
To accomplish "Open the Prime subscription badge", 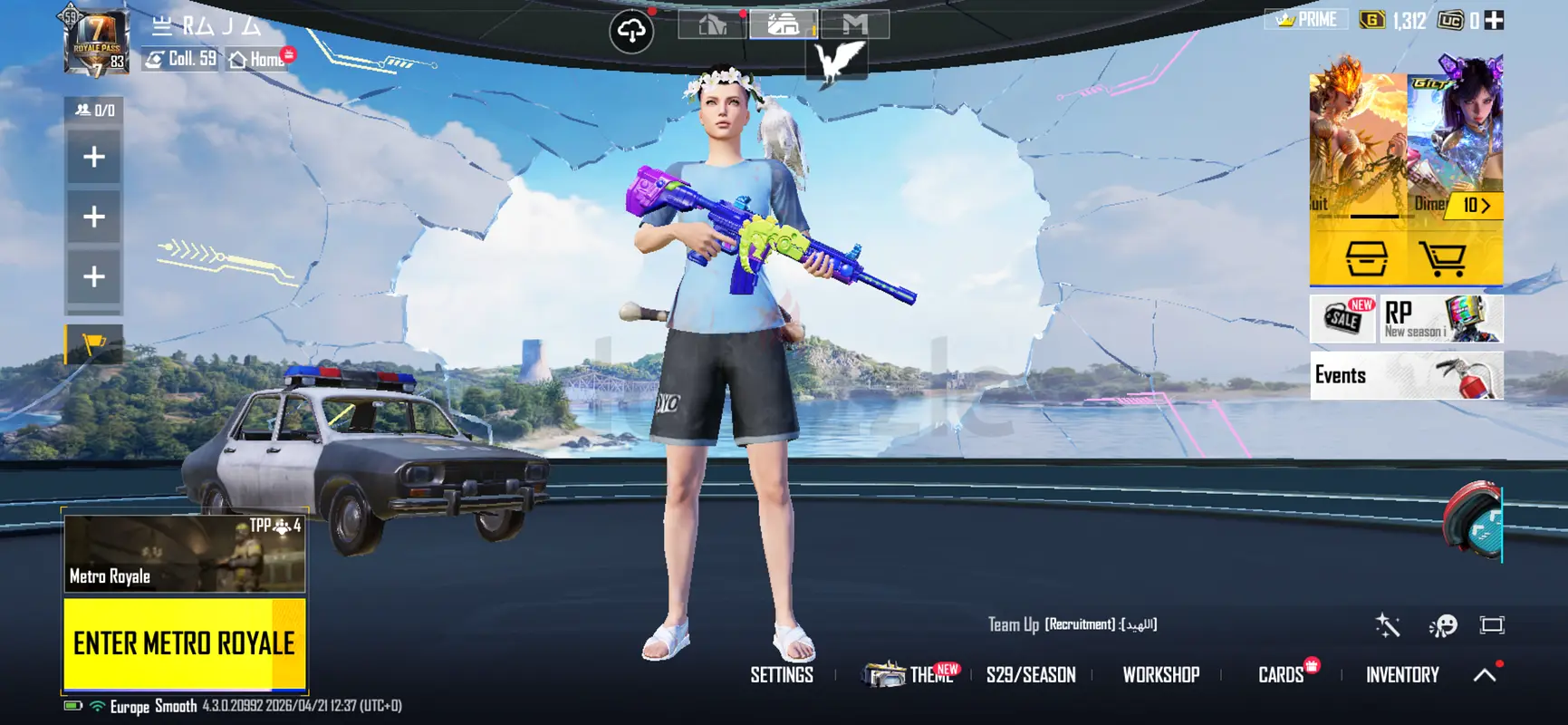I will tap(1306, 20).
